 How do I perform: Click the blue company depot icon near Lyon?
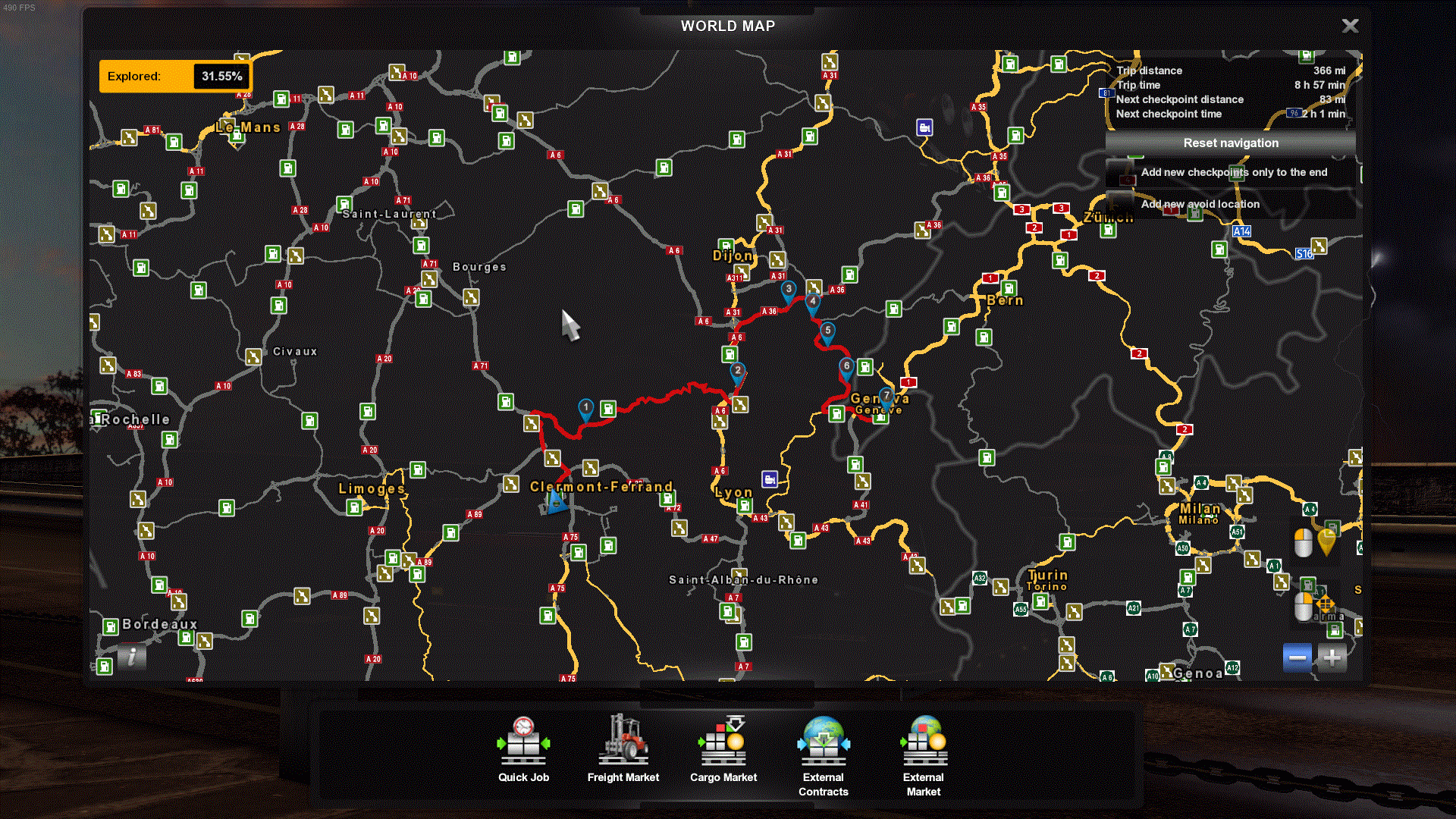pyautogui.click(x=769, y=478)
